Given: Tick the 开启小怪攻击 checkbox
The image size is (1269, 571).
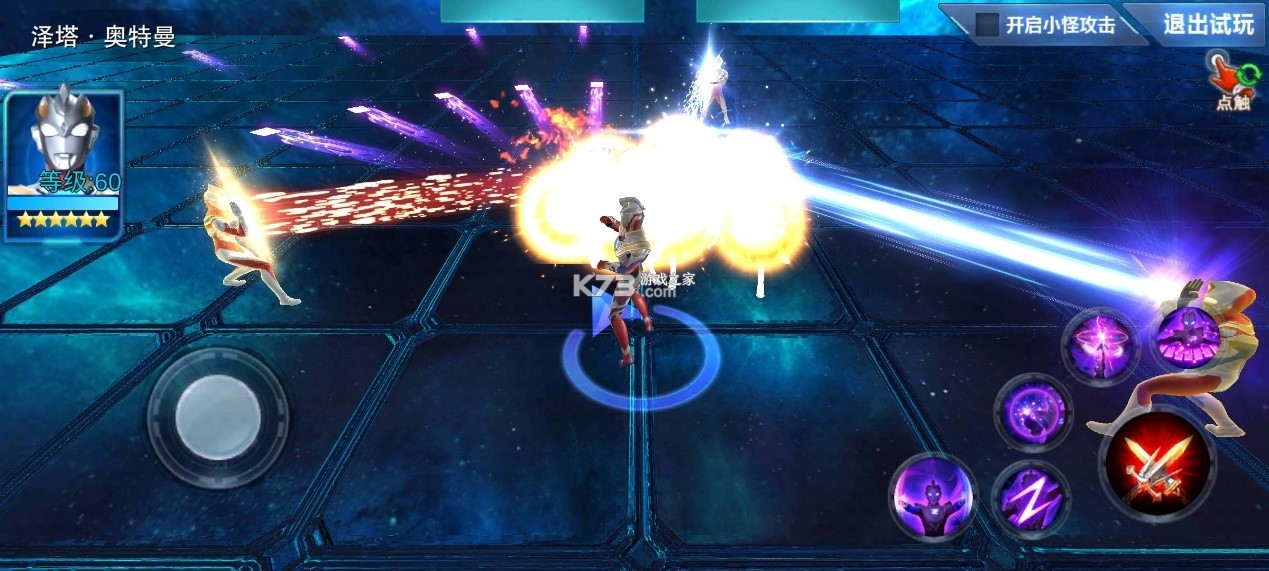Looking at the screenshot, I should point(988,25).
